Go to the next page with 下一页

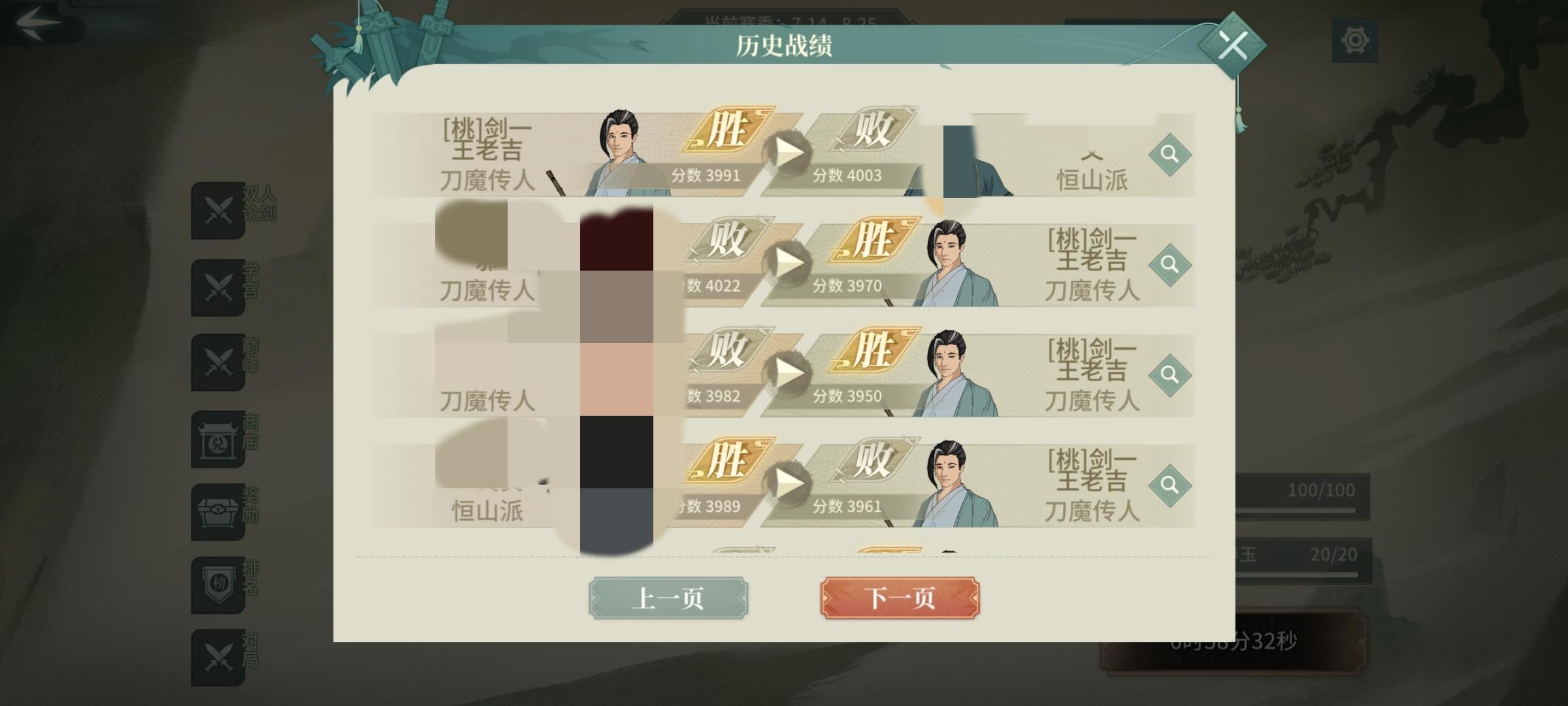pyautogui.click(x=900, y=597)
